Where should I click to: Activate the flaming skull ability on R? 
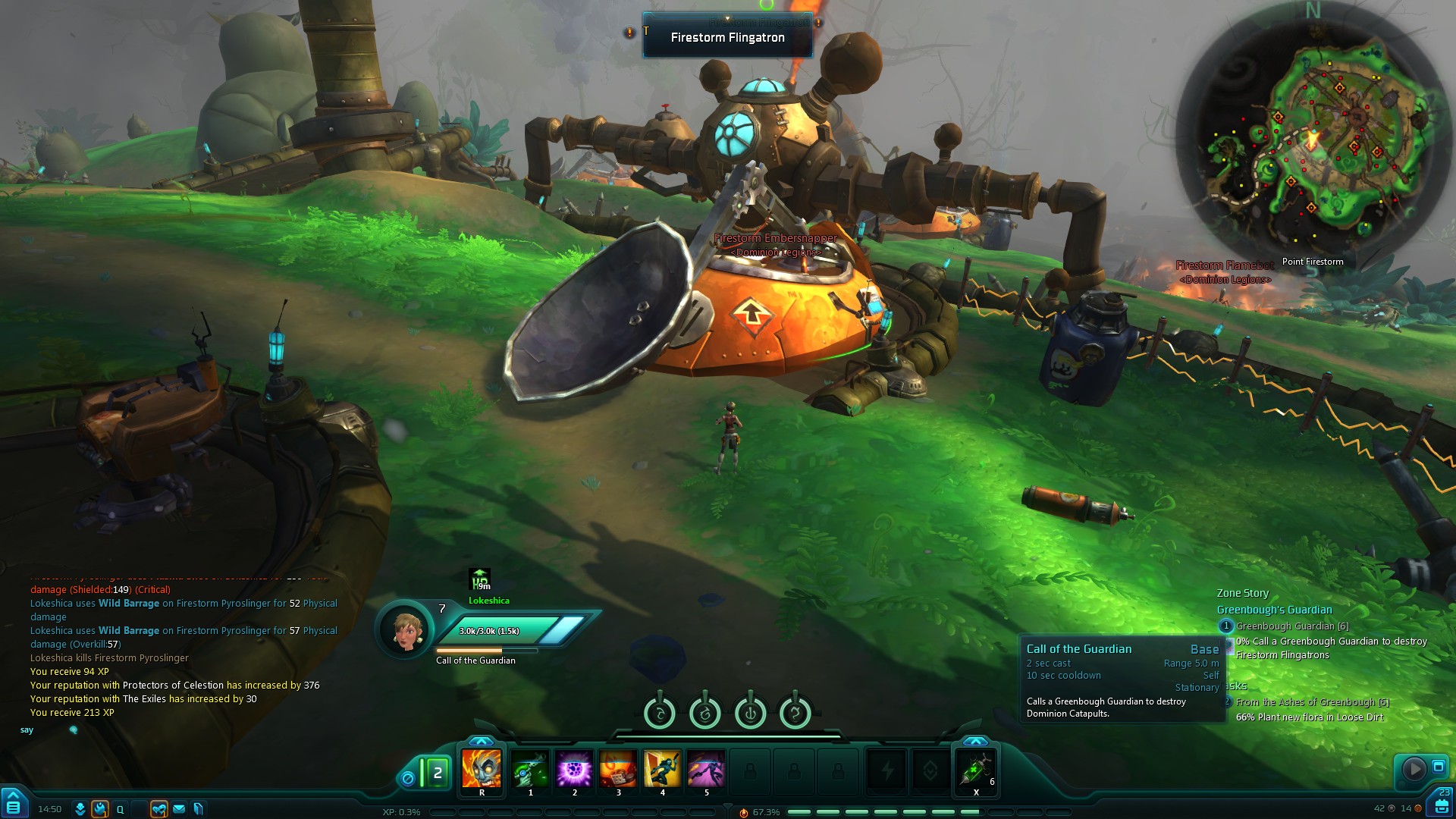coord(482,769)
